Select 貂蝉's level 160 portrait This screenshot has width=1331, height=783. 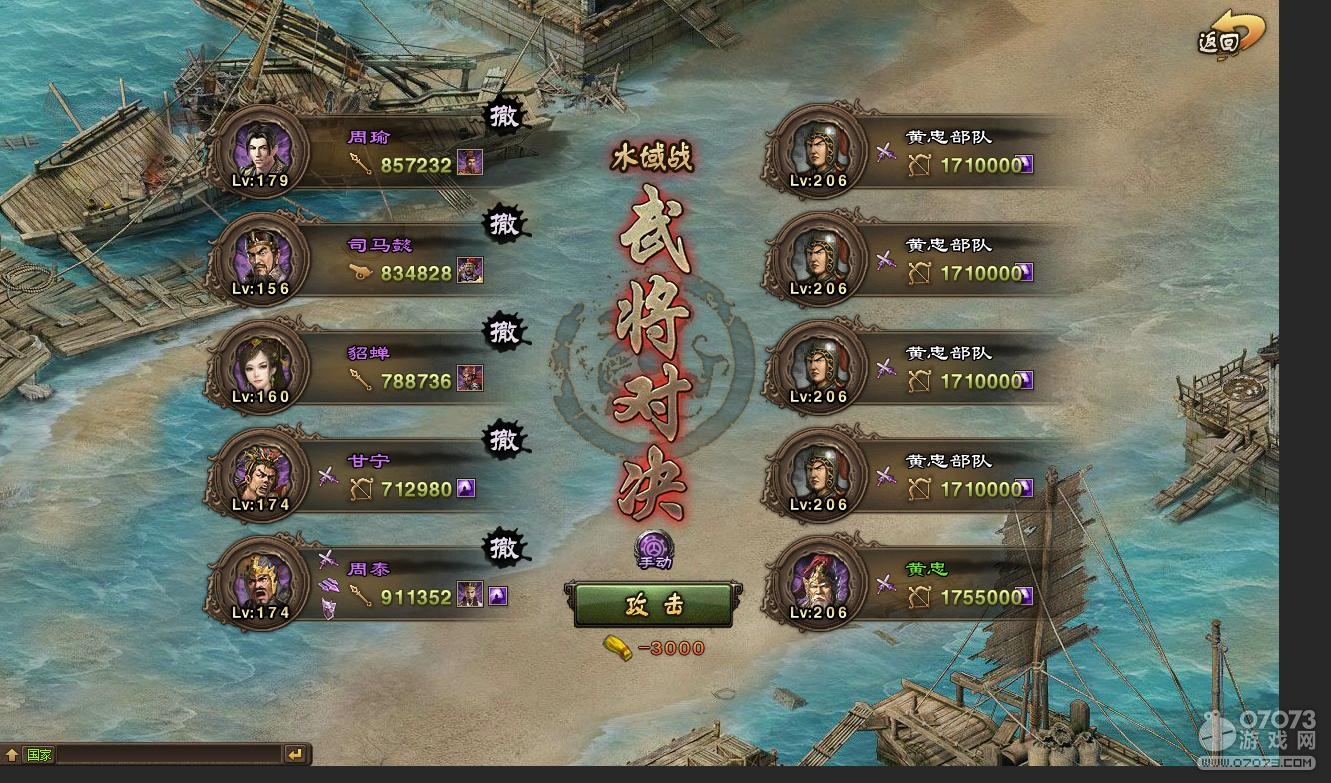259,367
